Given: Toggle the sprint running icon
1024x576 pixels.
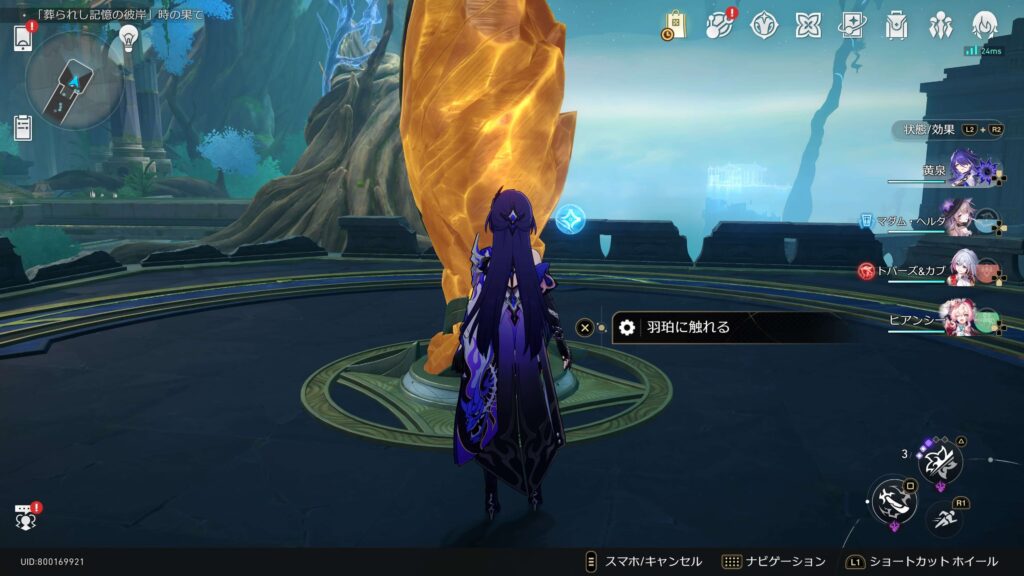Looking at the screenshot, I should [x=945, y=516].
